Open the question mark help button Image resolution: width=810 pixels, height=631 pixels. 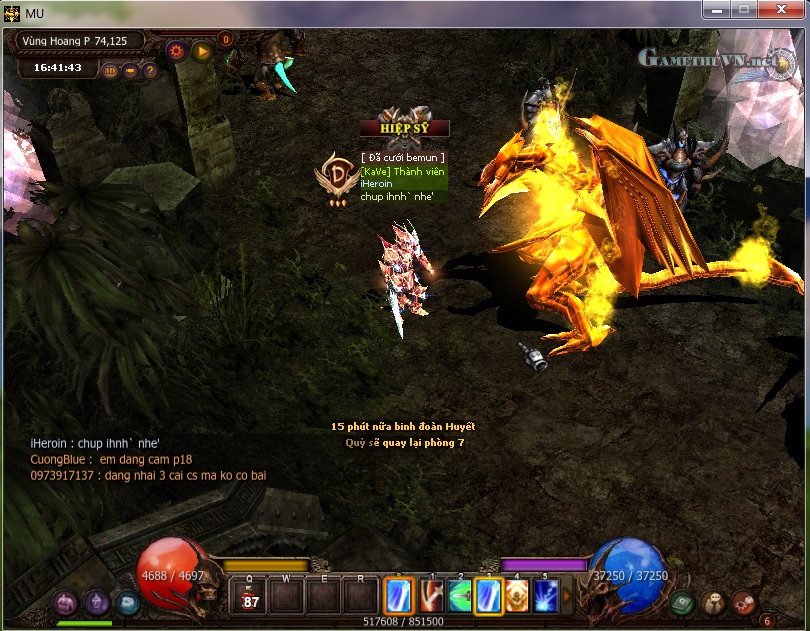[x=150, y=71]
